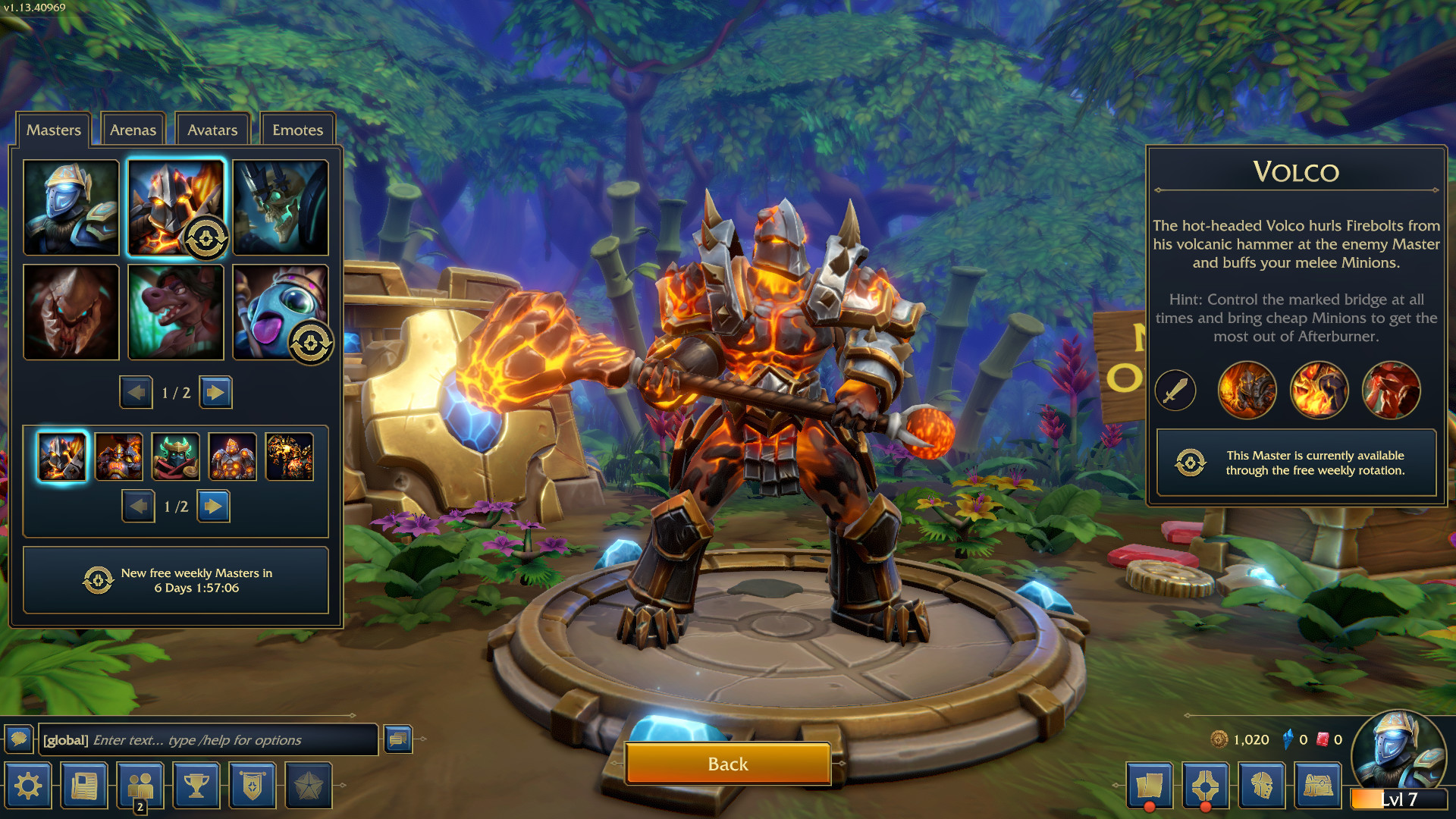
Task: Open the card collection icon
Action: pyautogui.click(x=1150, y=786)
